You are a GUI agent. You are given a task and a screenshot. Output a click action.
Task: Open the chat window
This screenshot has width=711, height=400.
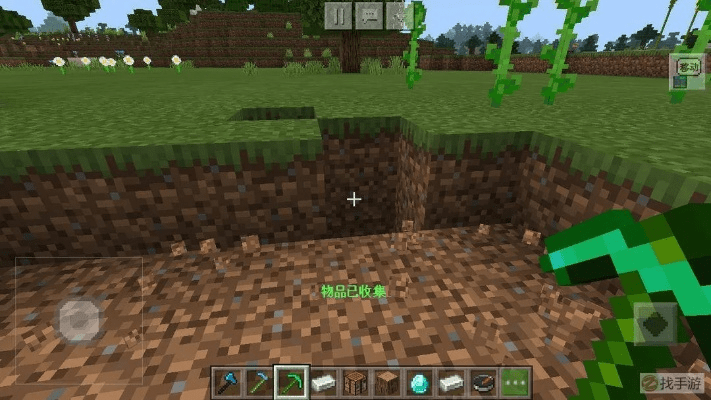click(369, 14)
